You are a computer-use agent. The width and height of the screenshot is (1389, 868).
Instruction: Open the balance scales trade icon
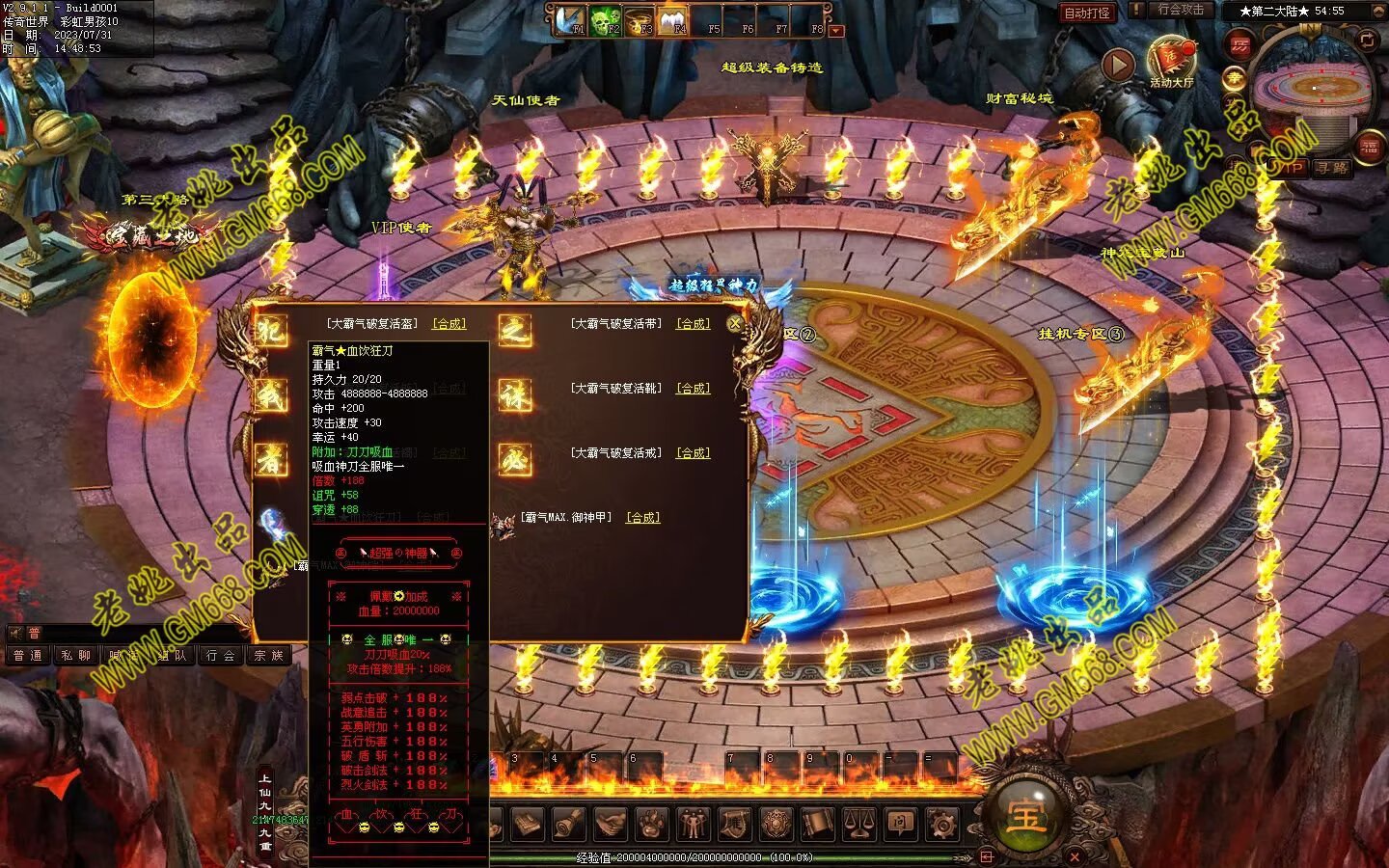coord(859,825)
